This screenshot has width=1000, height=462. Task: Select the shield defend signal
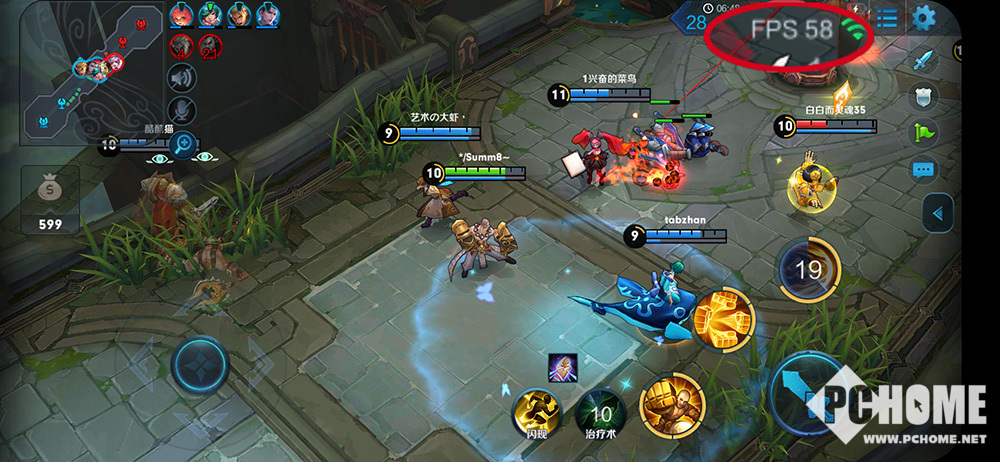(x=924, y=97)
